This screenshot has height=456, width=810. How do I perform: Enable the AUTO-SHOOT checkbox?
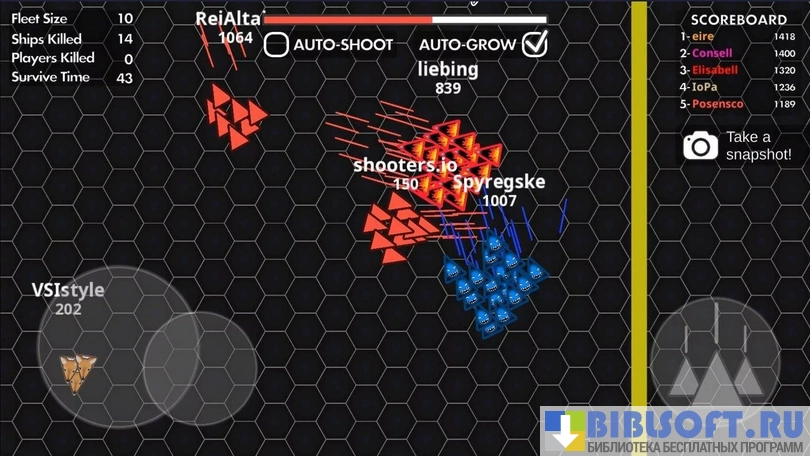point(277,45)
